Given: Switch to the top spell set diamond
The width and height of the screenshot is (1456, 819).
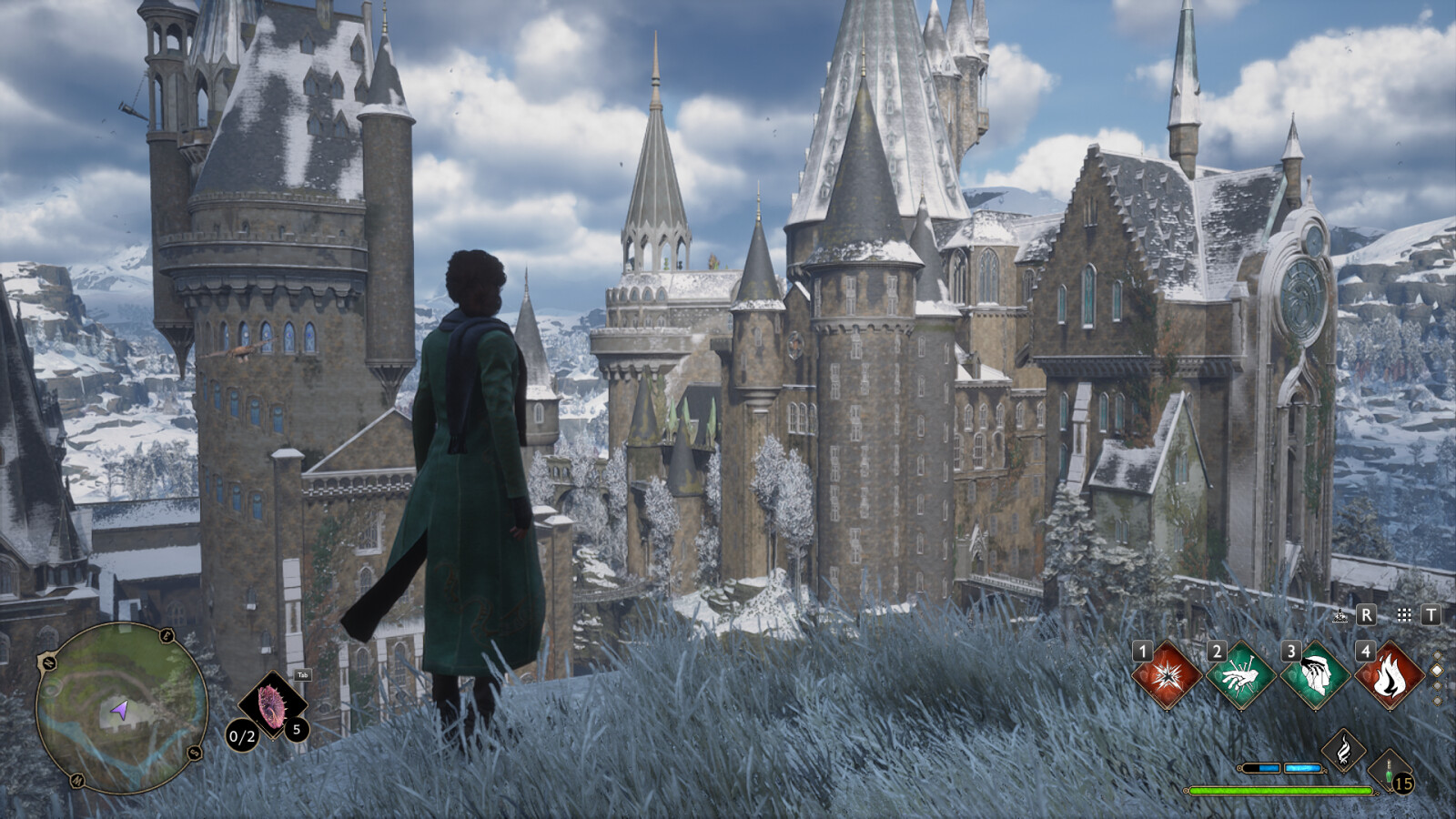Looking at the screenshot, I should (1437, 656).
